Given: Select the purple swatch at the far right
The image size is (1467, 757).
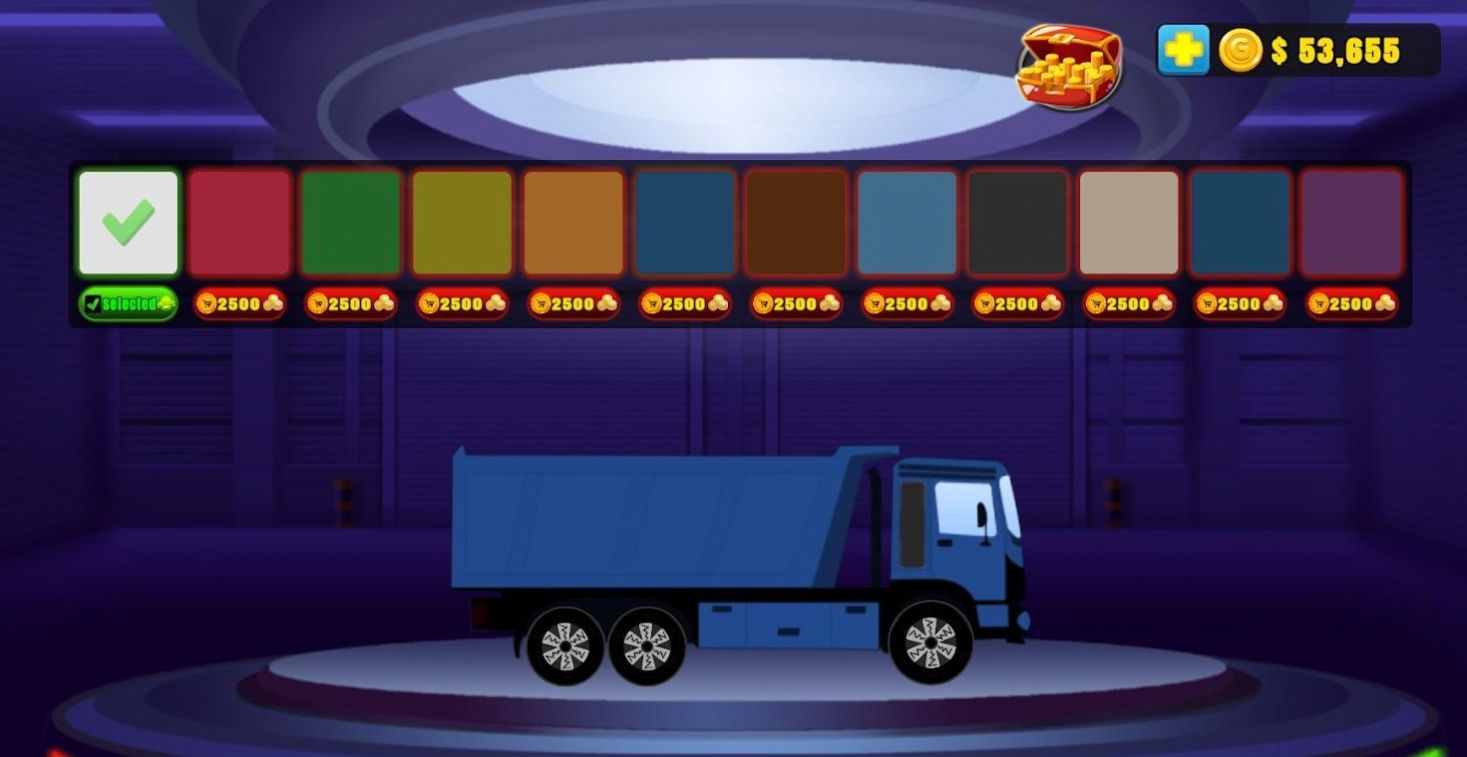Looking at the screenshot, I should (1350, 220).
